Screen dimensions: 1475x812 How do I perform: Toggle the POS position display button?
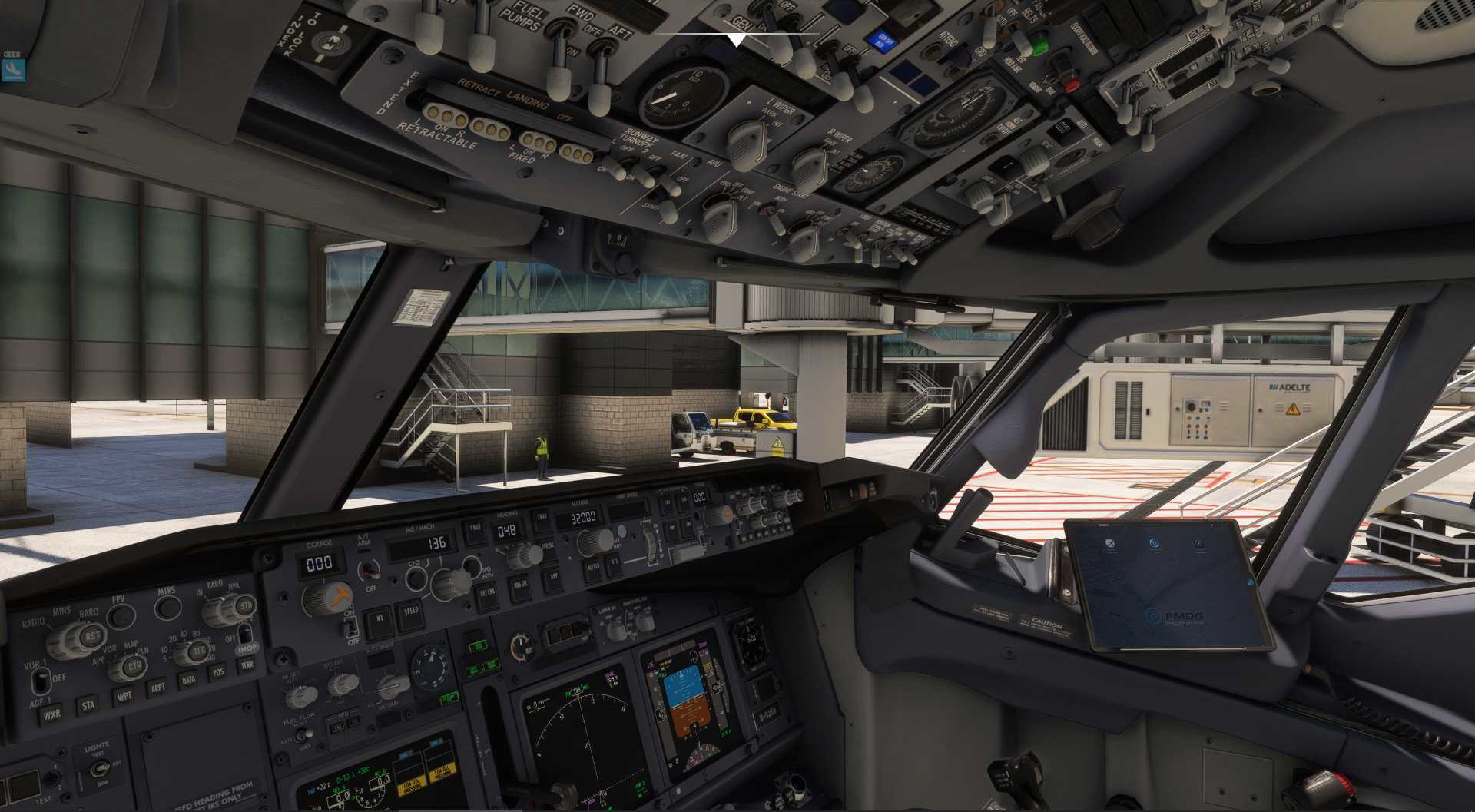point(219,672)
